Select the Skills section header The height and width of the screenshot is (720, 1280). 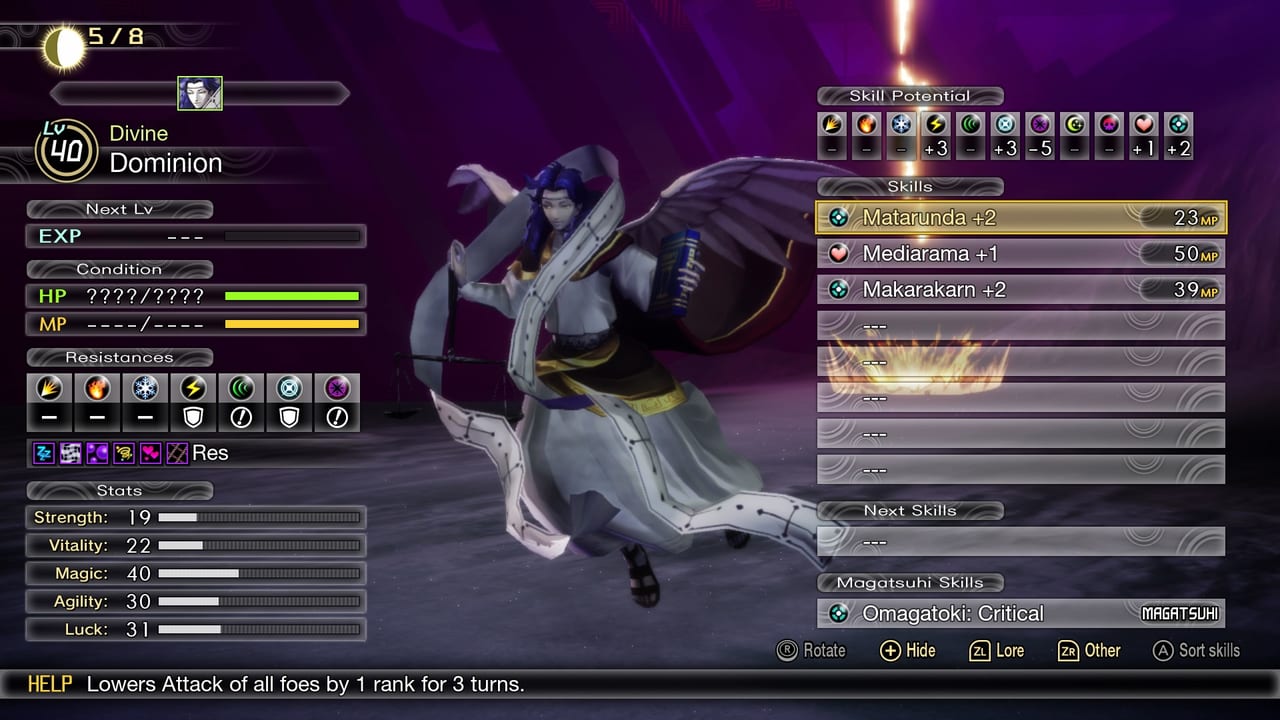909,187
